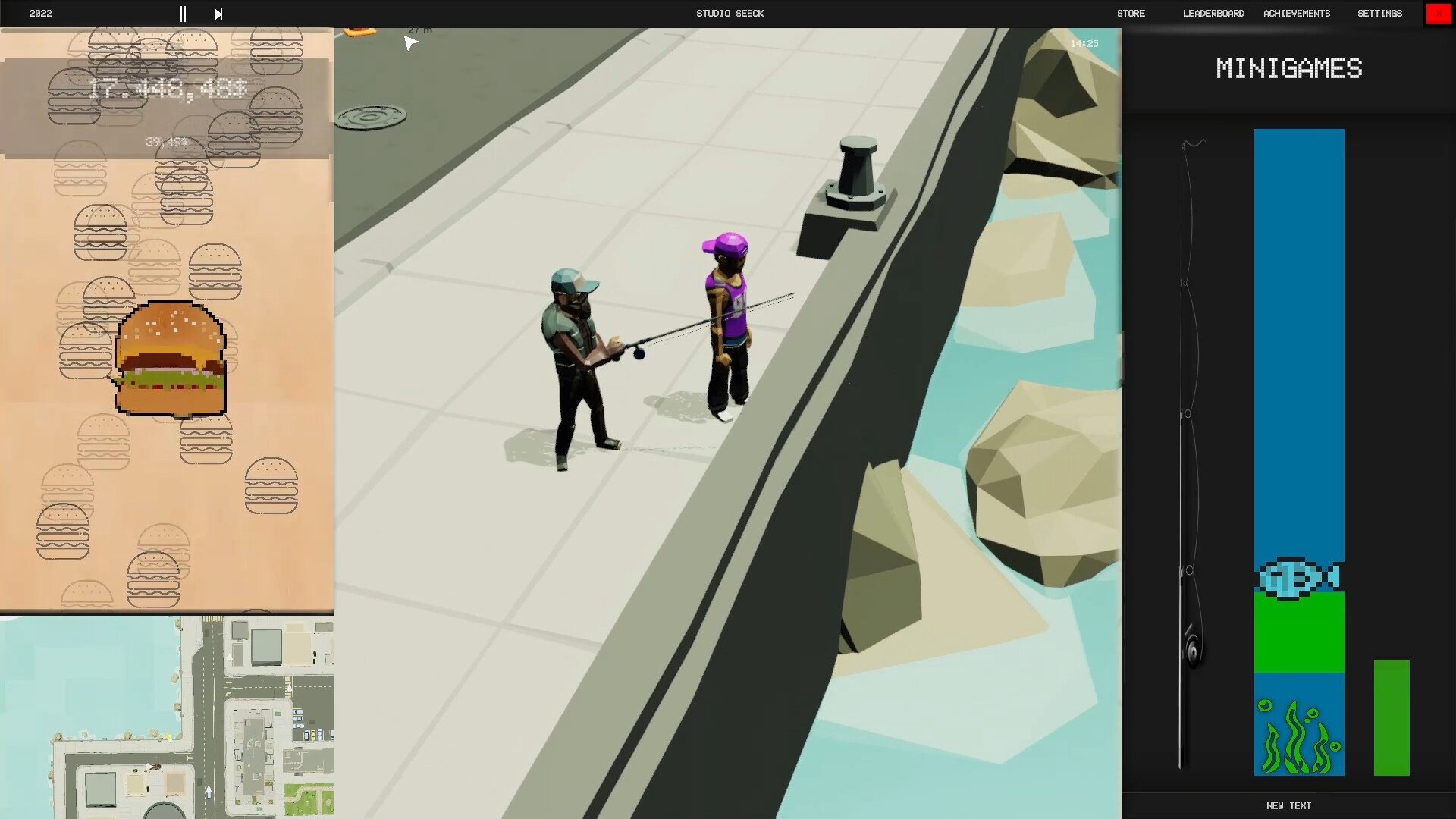This screenshot has height=819, width=1456.
Task: Open the STORE menu
Action: pos(1131,13)
